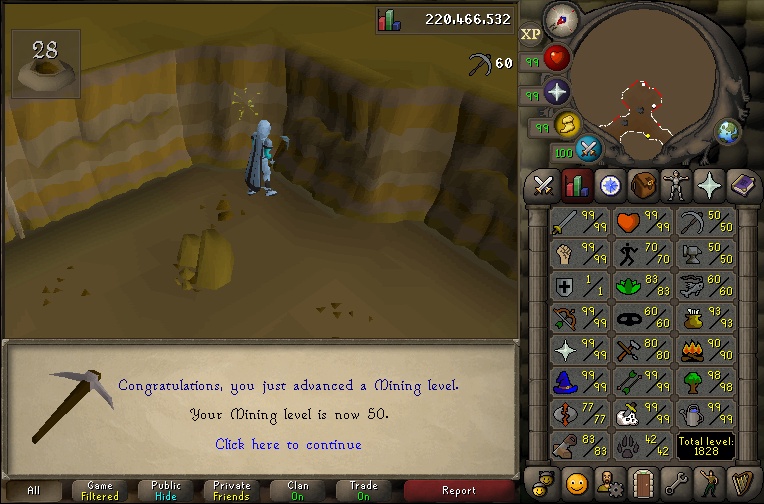Image resolution: width=764 pixels, height=504 pixels.
Task: Open the logout door tab
Action: [643, 483]
